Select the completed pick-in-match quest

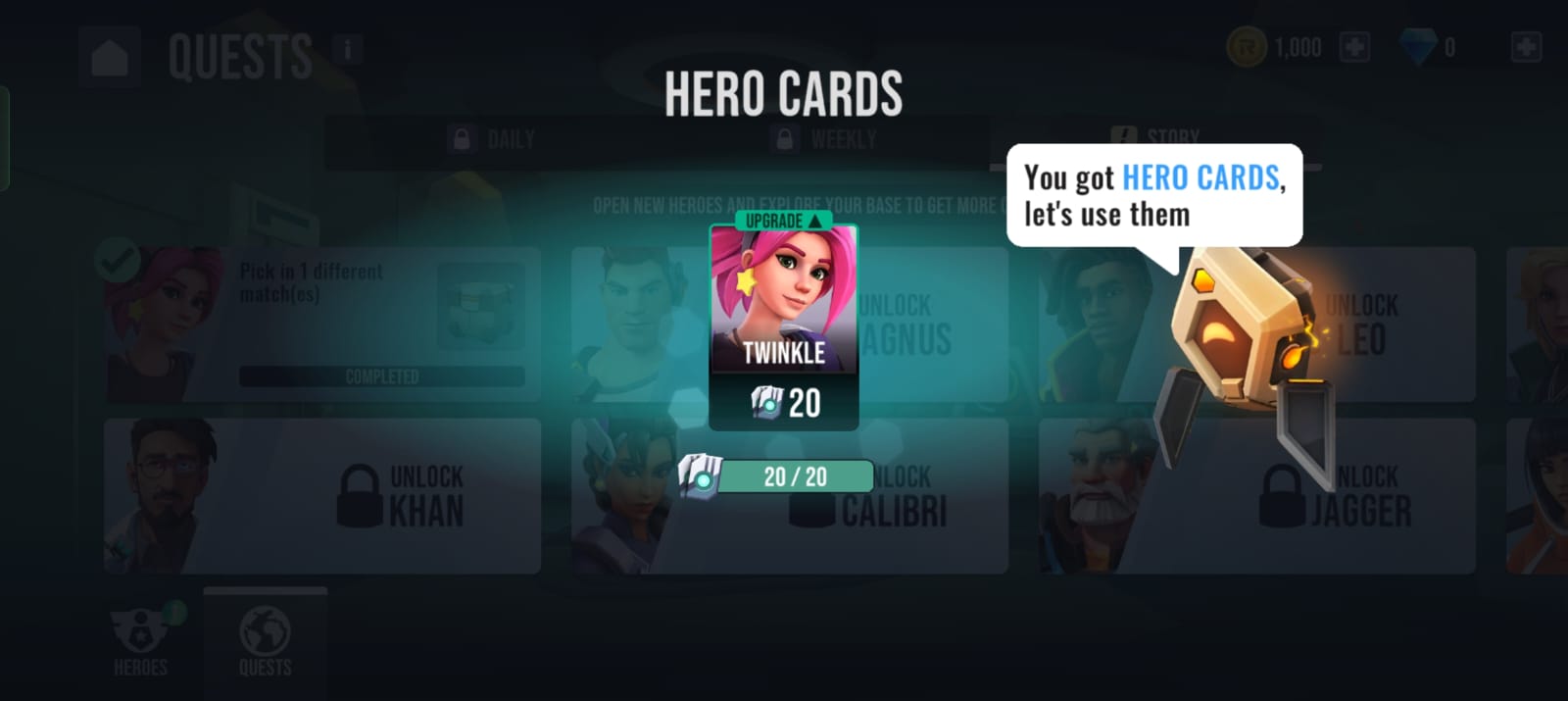click(322, 324)
